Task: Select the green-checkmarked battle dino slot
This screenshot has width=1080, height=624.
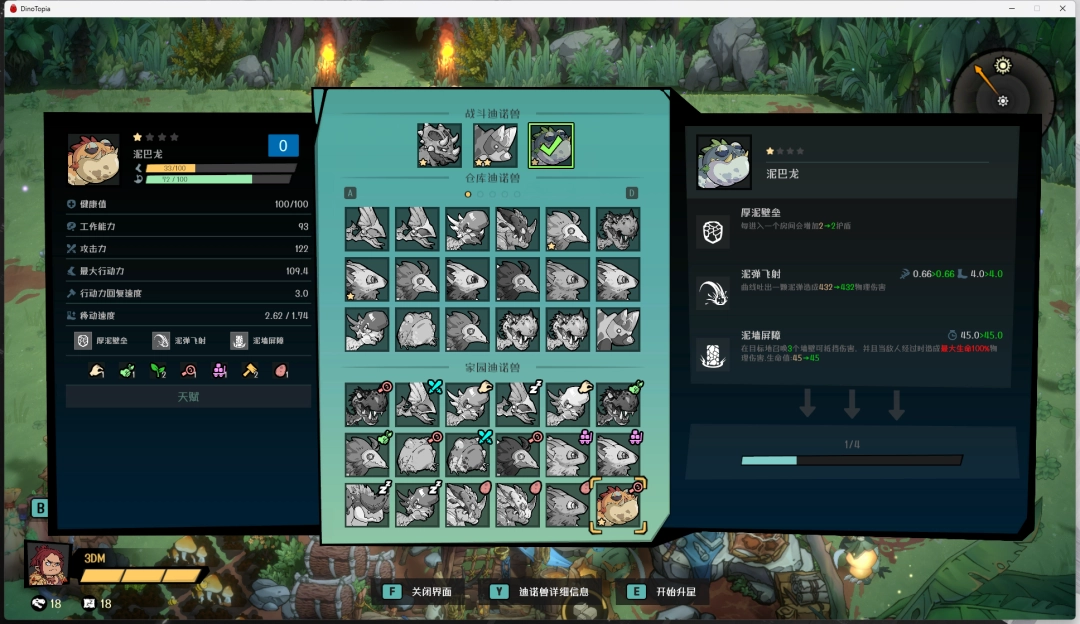Action: (x=551, y=145)
